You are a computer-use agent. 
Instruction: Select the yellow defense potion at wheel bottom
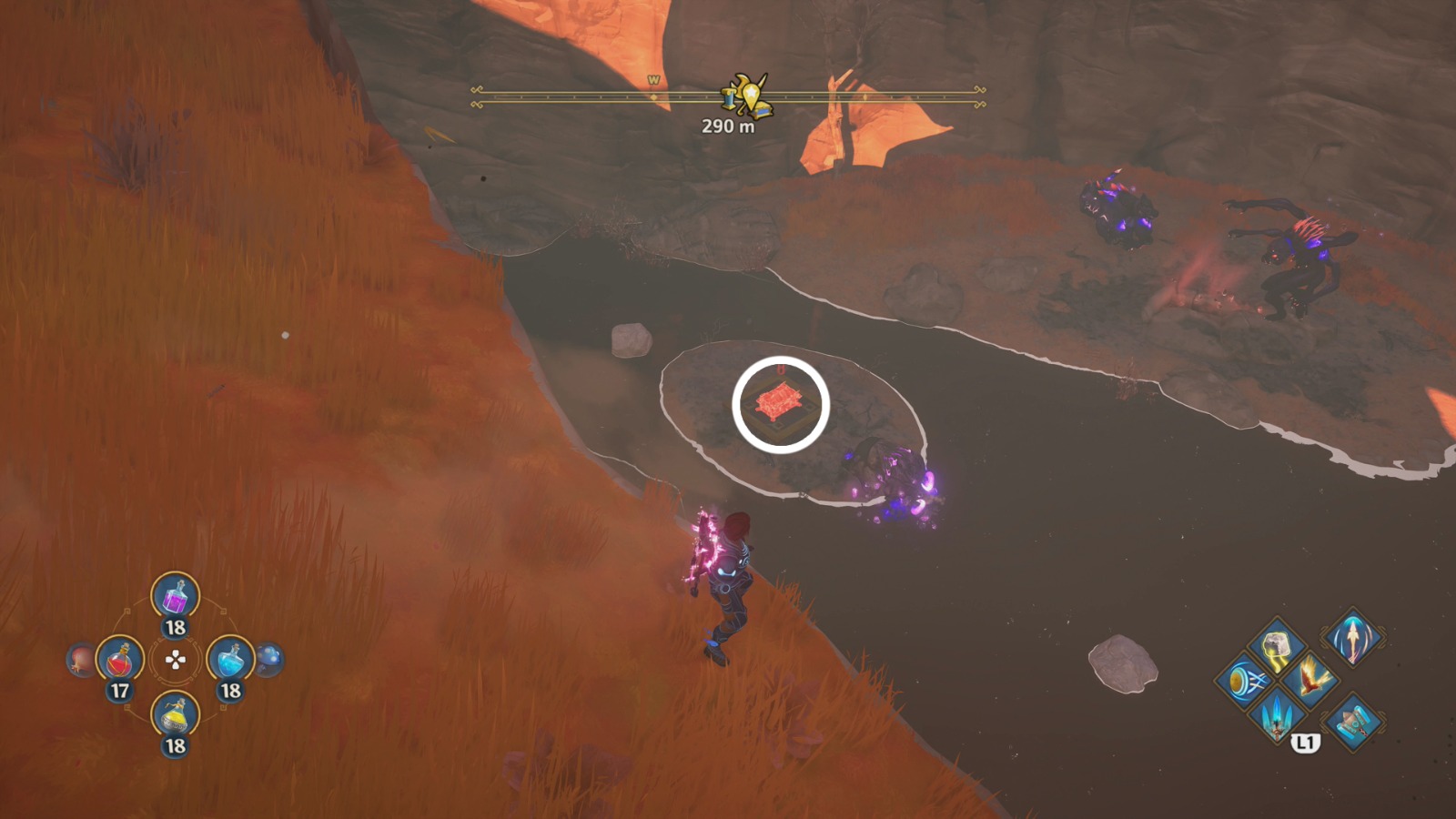(176, 713)
